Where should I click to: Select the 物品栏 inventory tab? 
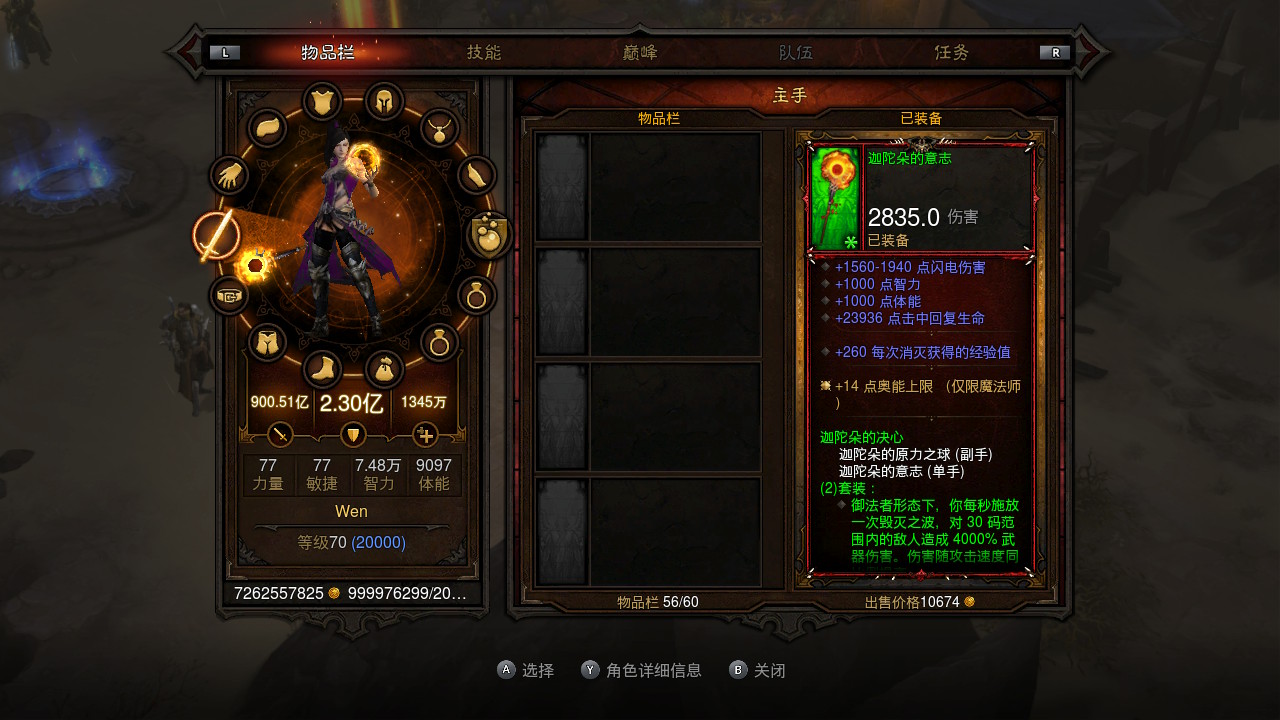point(328,53)
